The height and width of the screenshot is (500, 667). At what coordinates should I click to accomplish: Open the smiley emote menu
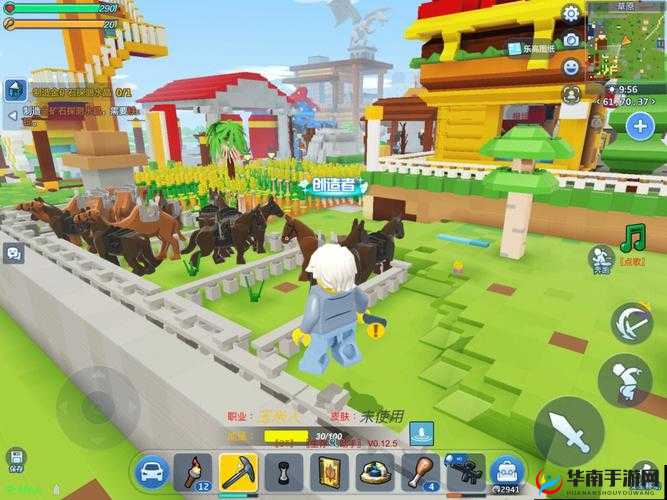point(572,68)
